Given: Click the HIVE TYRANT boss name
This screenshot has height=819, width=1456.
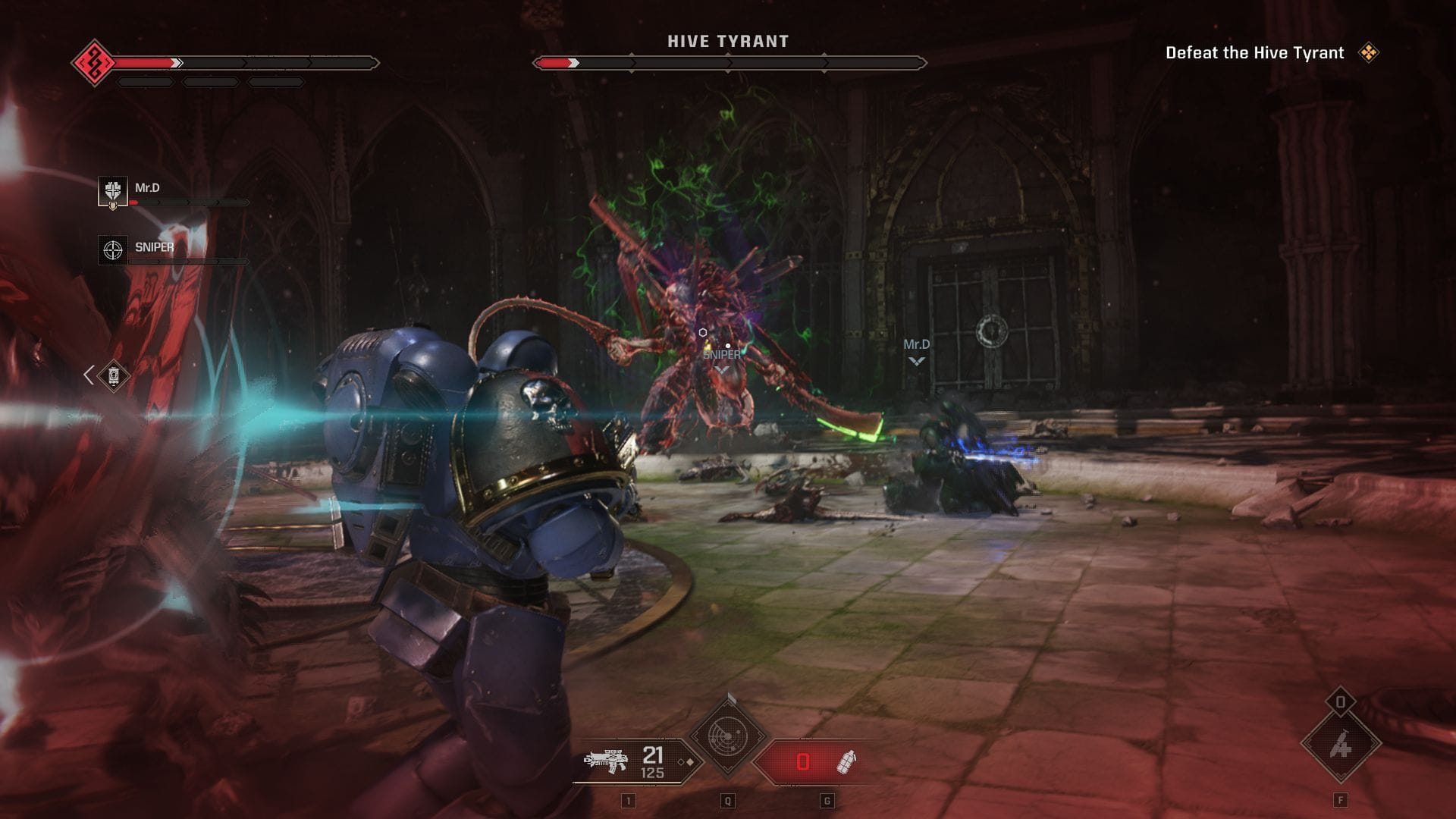Looking at the screenshot, I should (730, 42).
